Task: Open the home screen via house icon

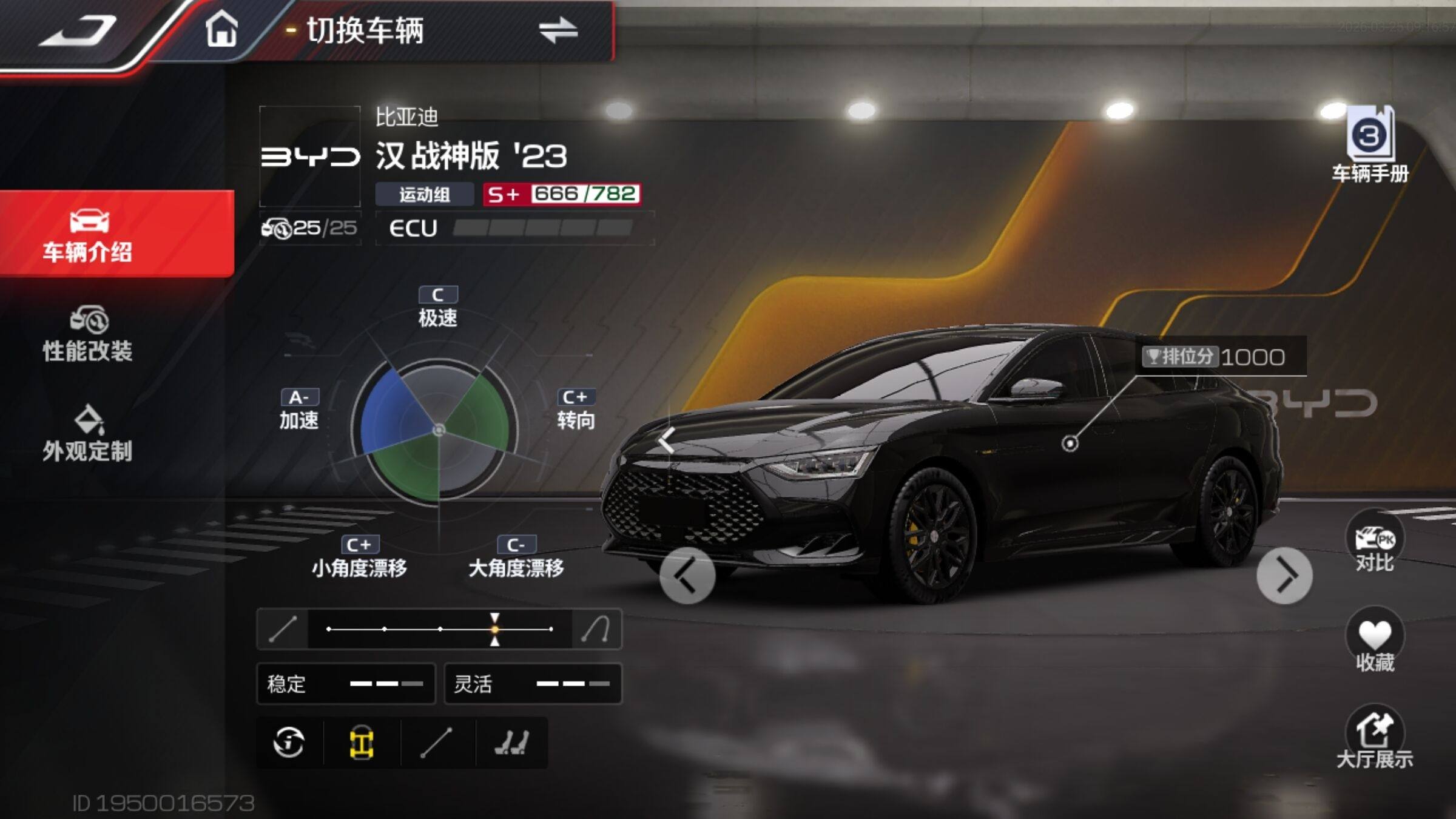Action: [x=221, y=29]
